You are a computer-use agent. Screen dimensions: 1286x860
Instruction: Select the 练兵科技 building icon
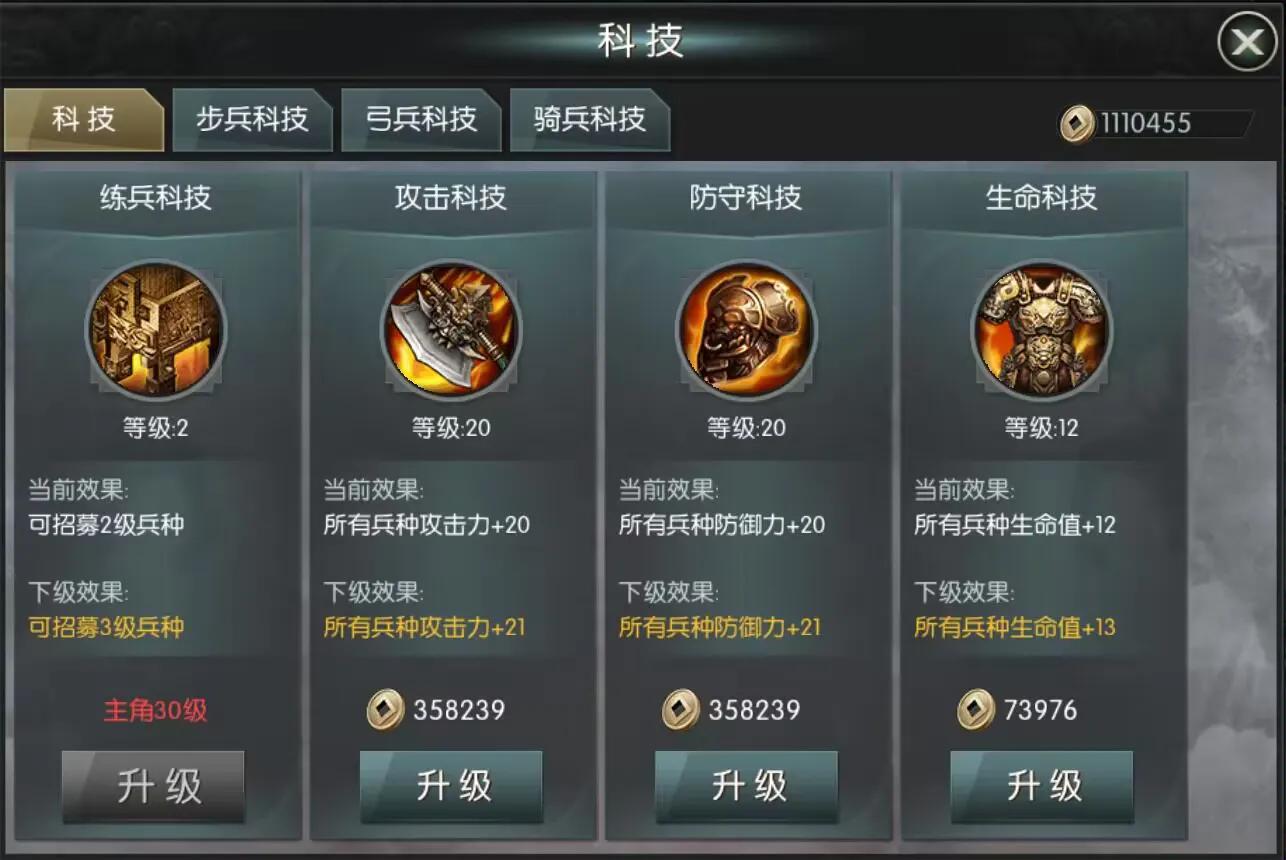tap(153, 332)
